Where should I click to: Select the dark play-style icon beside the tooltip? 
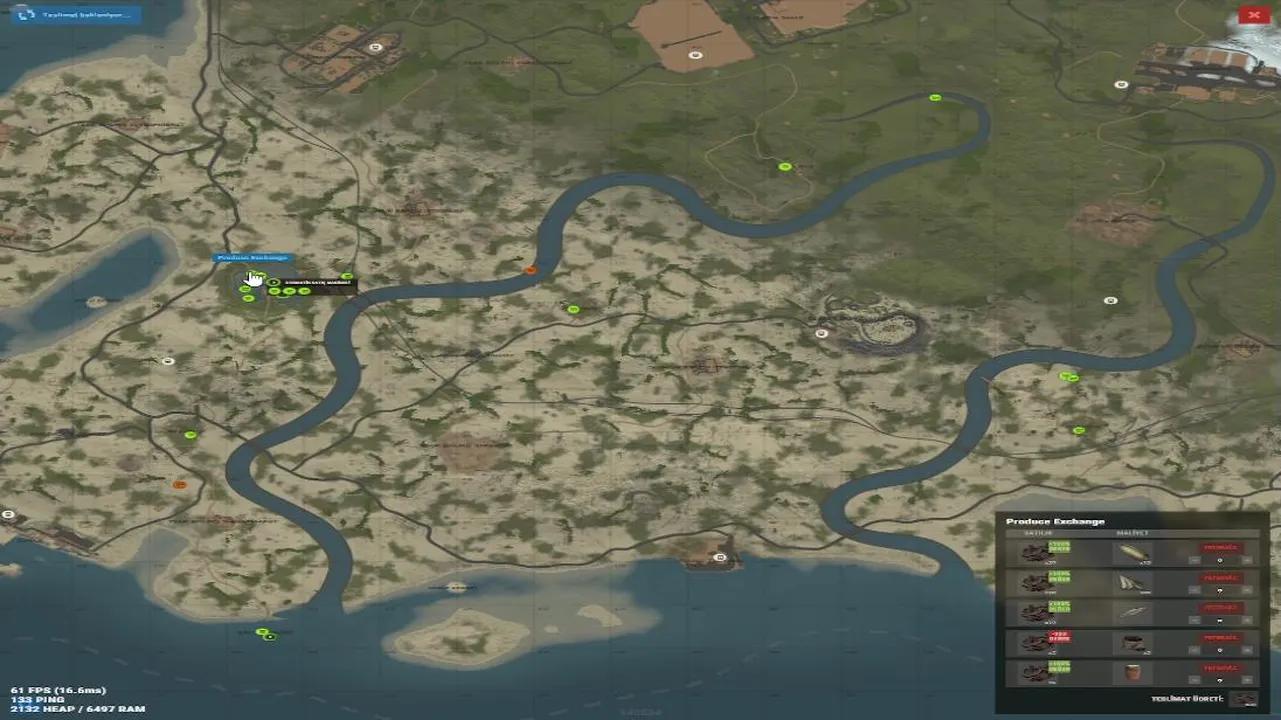(x=274, y=282)
